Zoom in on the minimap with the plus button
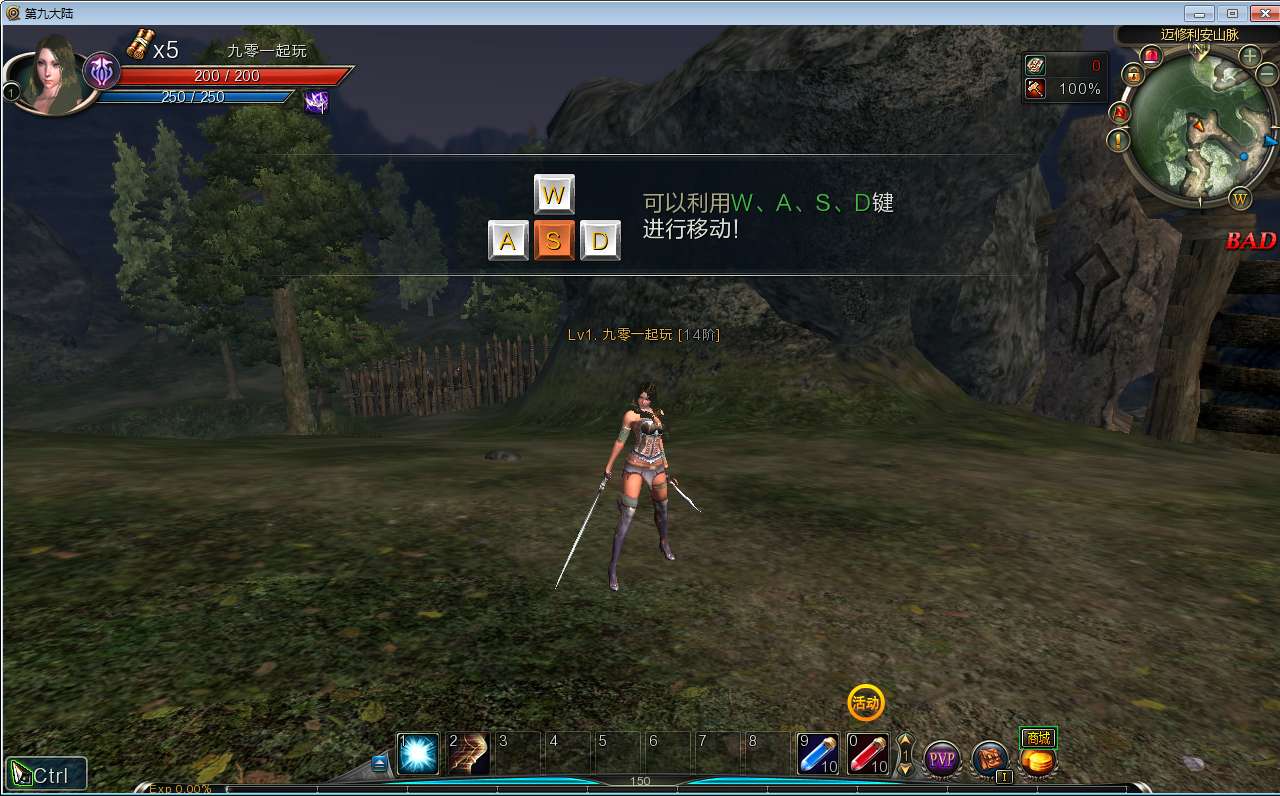 click(1249, 57)
